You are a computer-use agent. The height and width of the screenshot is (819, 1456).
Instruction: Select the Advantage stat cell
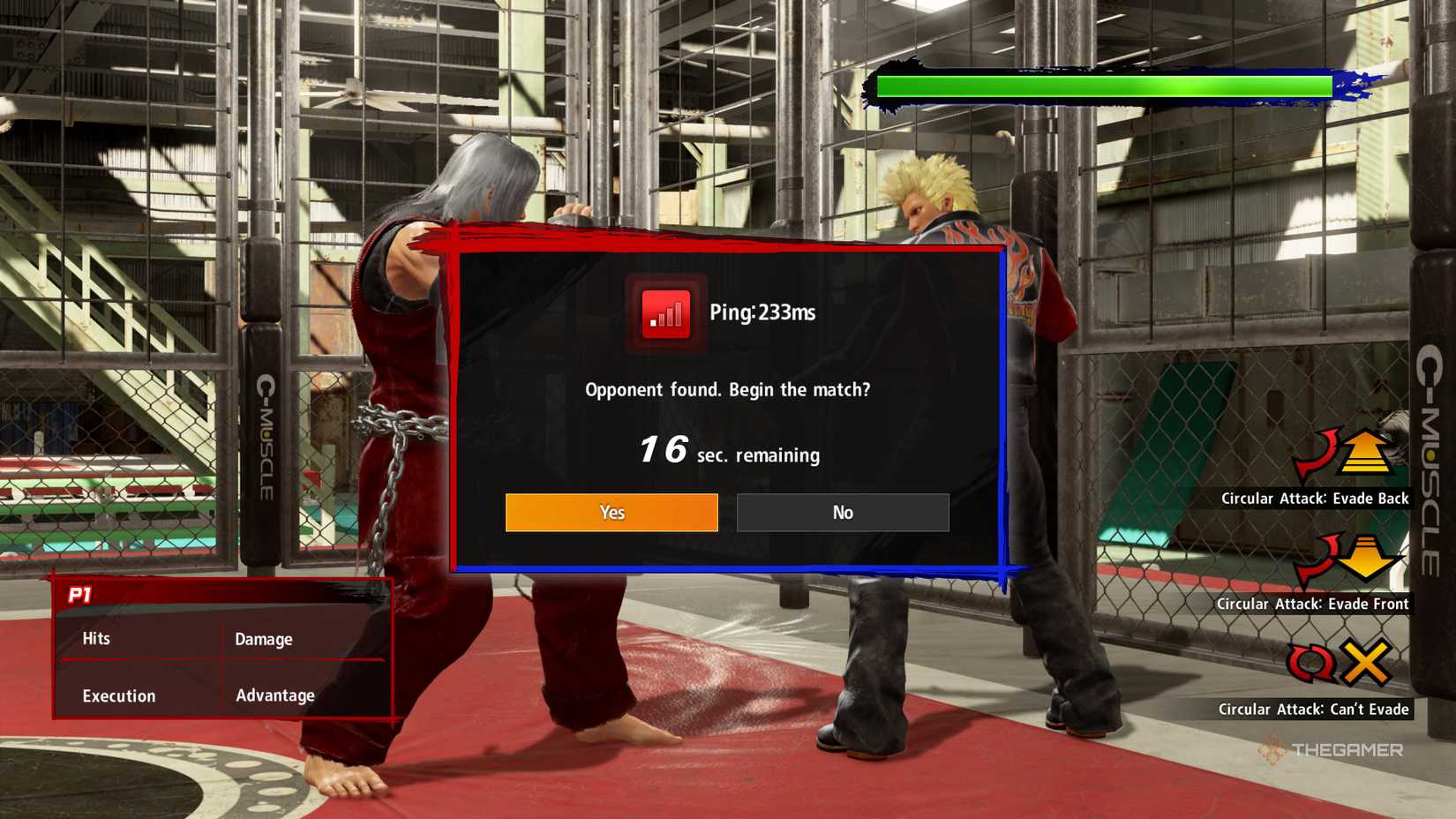[274, 695]
